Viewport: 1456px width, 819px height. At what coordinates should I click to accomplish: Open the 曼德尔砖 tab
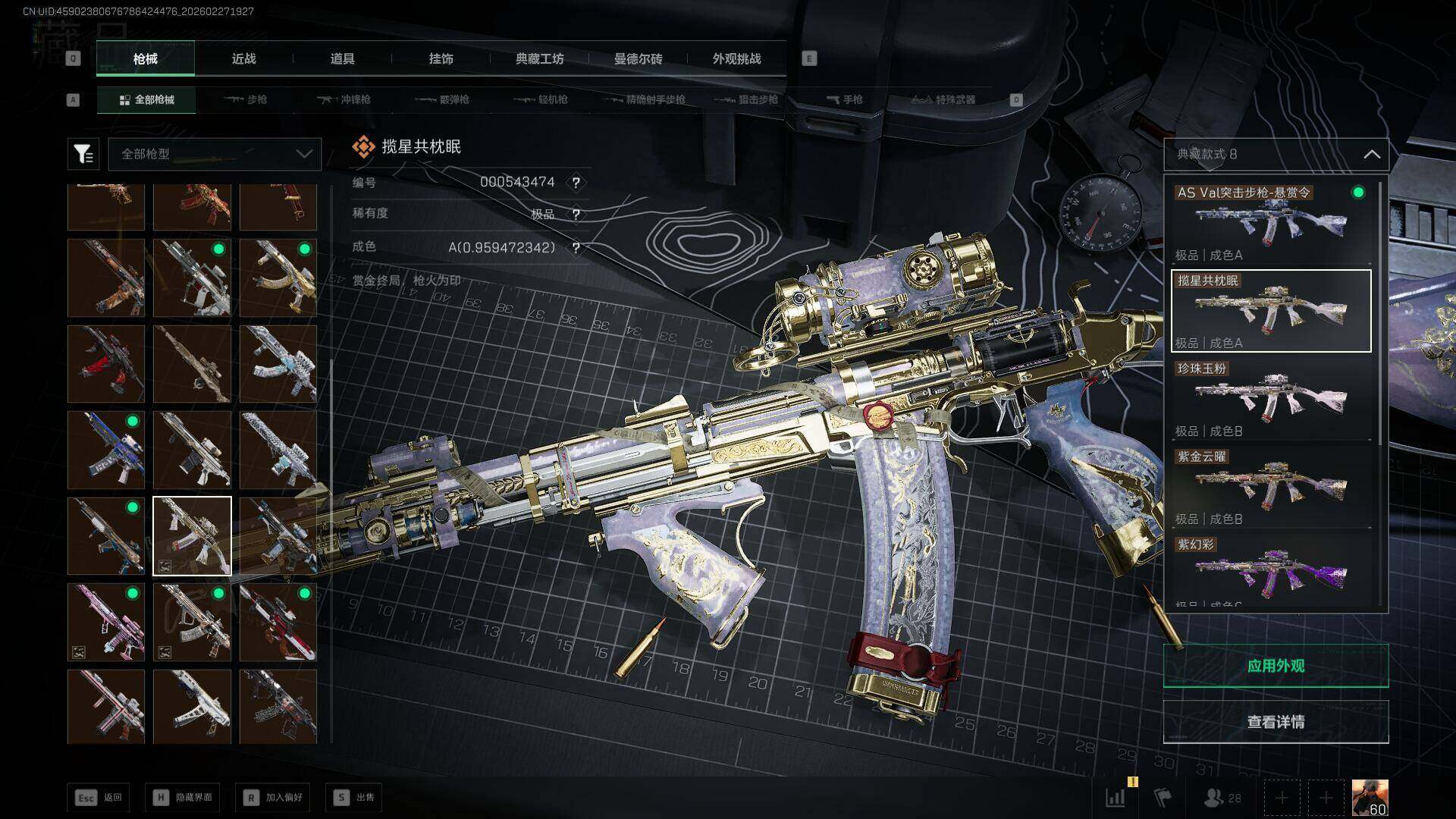[638, 58]
